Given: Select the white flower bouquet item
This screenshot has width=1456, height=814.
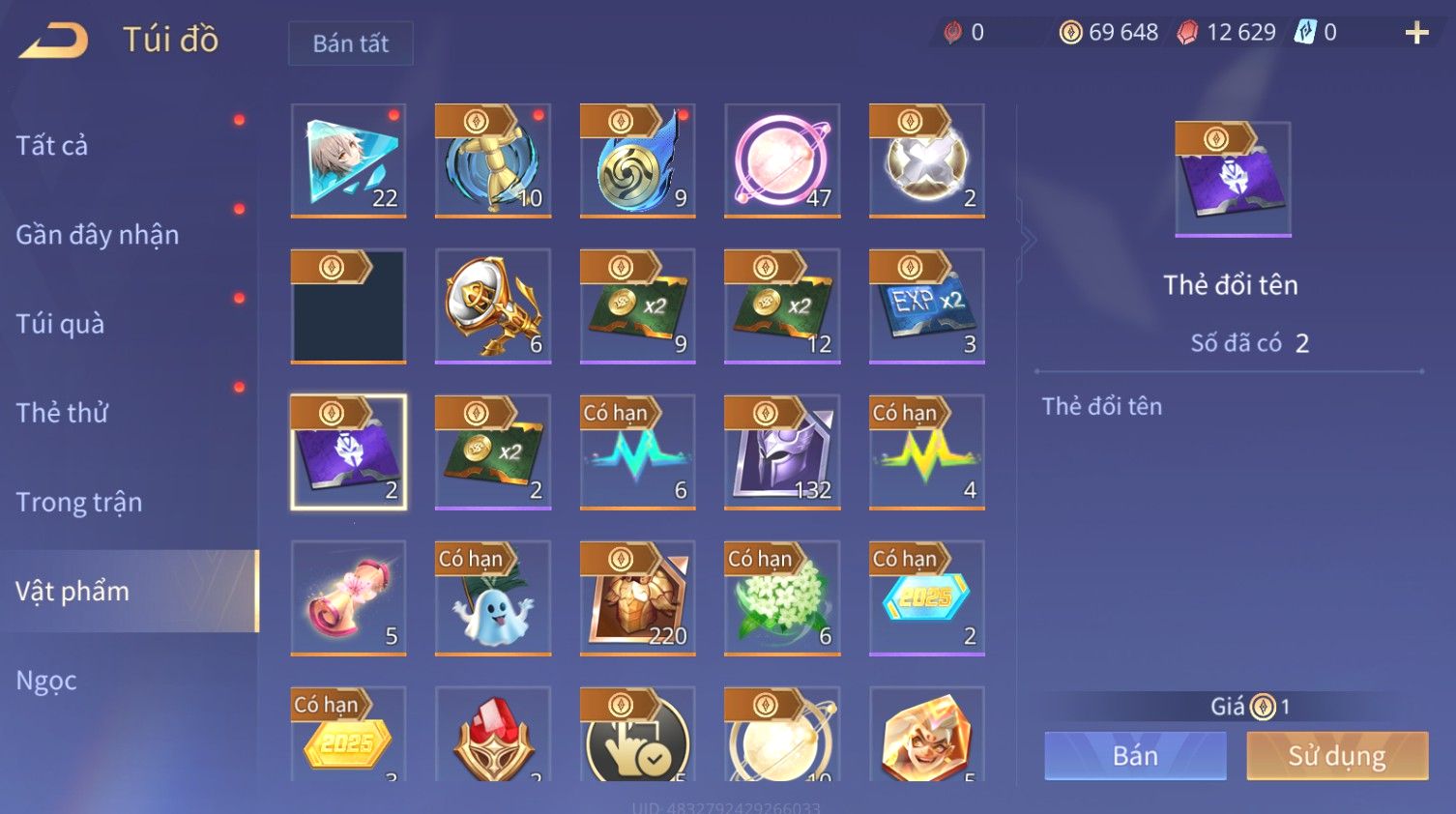Looking at the screenshot, I should (x=782, y=597).
